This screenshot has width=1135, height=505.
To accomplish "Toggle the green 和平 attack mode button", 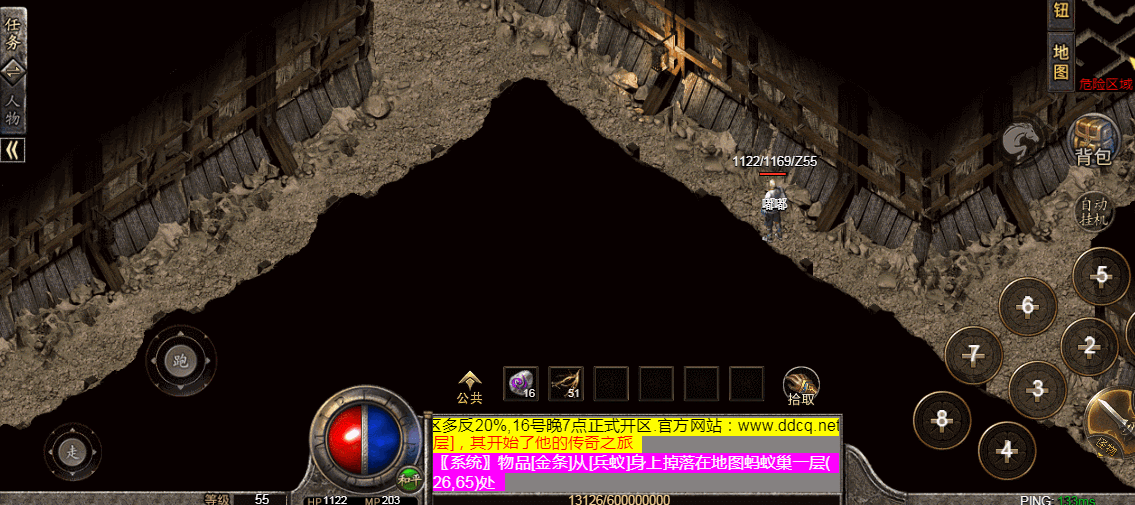I will coord(408,478).
